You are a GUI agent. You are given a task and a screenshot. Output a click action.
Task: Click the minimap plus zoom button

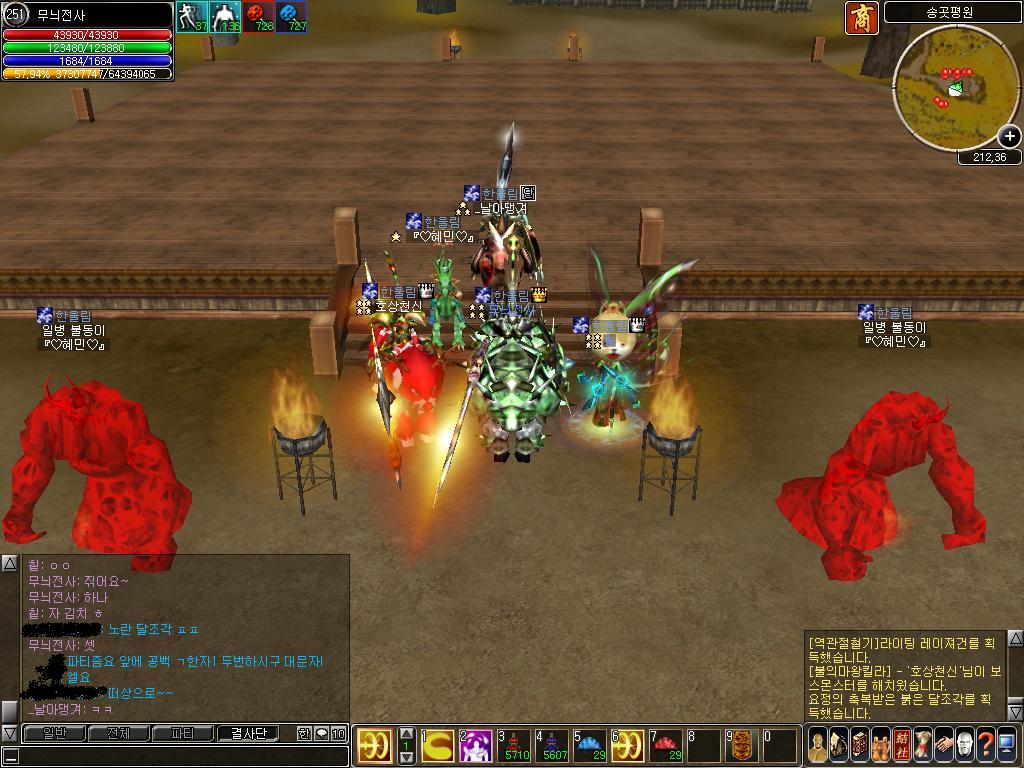(x=1008, y=136)
